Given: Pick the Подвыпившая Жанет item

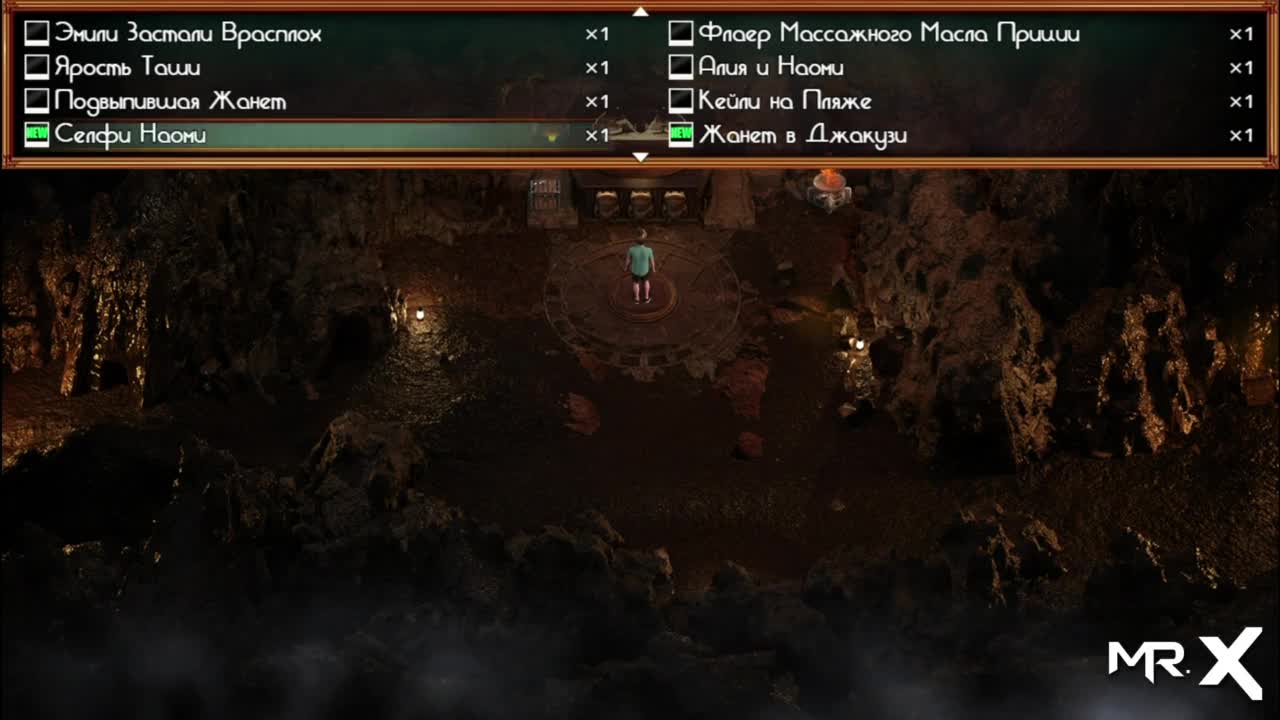Looking at the screenshot, I should click(170, 102).
